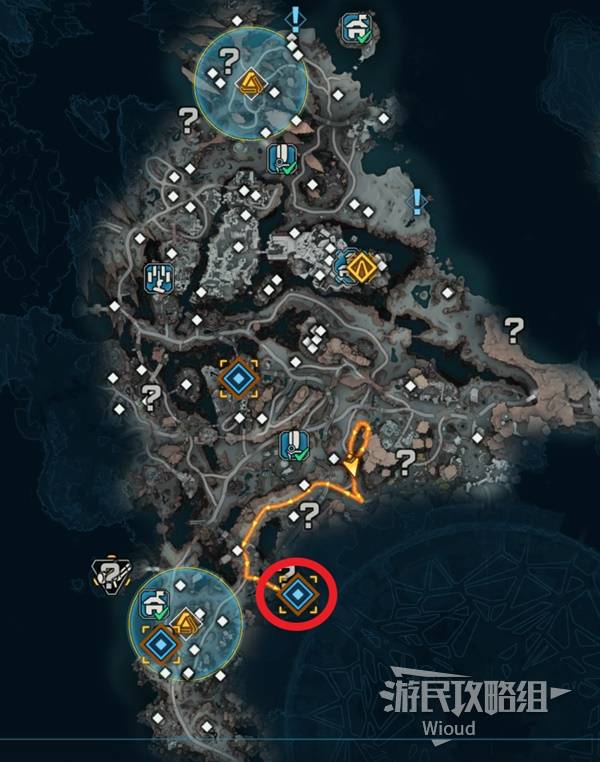600x762 pixels.
Task: Click the orange triangle marker in the northern circle
Action: tap(248, 84)
